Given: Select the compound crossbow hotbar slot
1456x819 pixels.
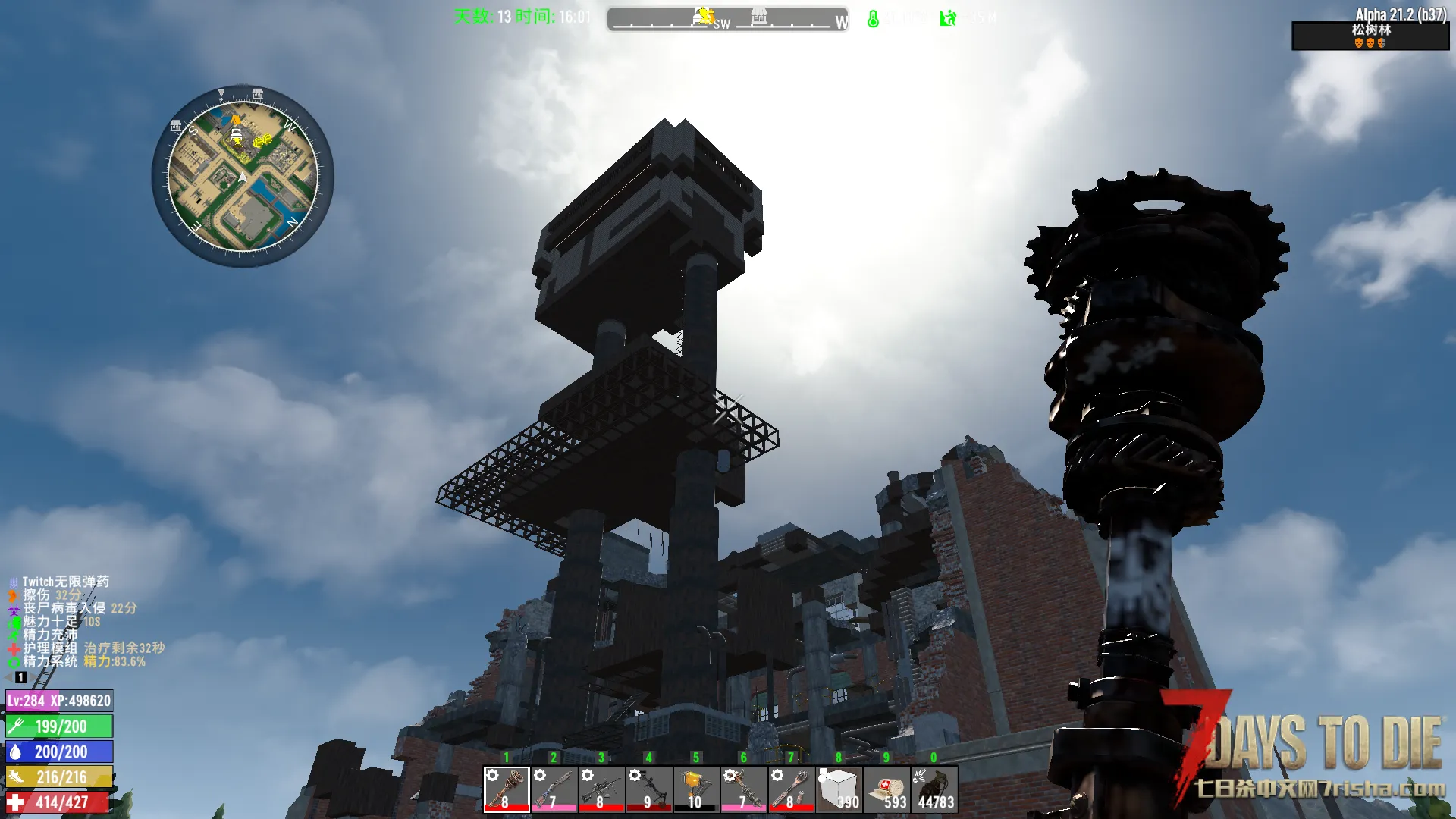Looking at the screenshot, I should [x=648, y=789].
